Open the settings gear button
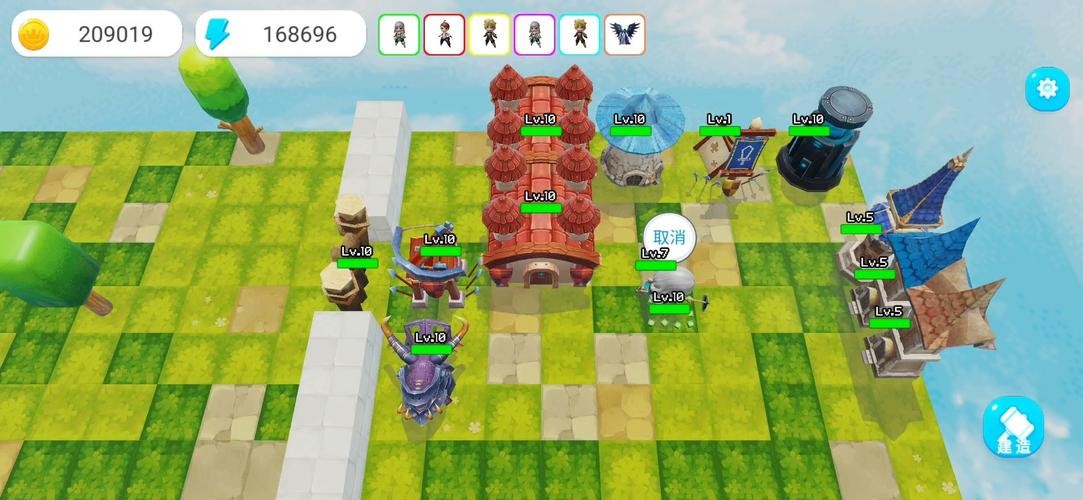This screenshot has height=500, width=1083. tap(1047, 89)
